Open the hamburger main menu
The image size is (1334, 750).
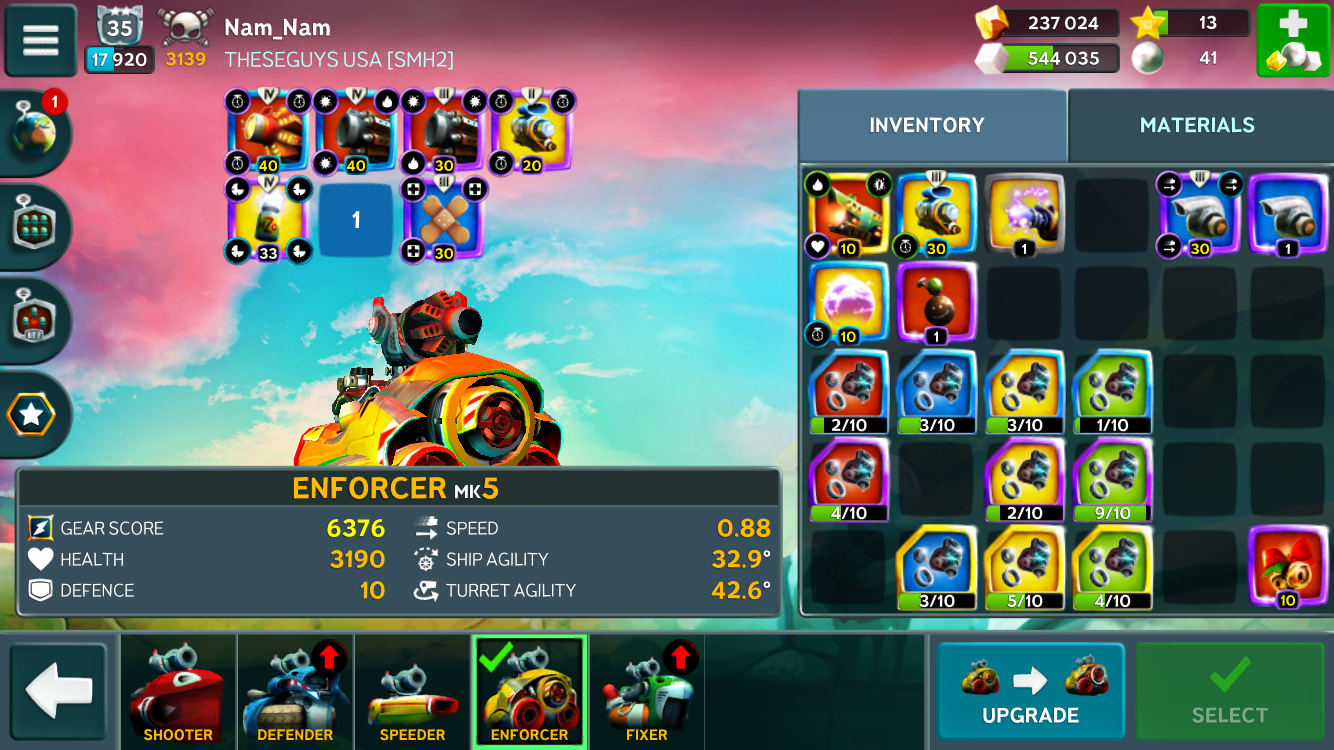click(x=41, y=40)
